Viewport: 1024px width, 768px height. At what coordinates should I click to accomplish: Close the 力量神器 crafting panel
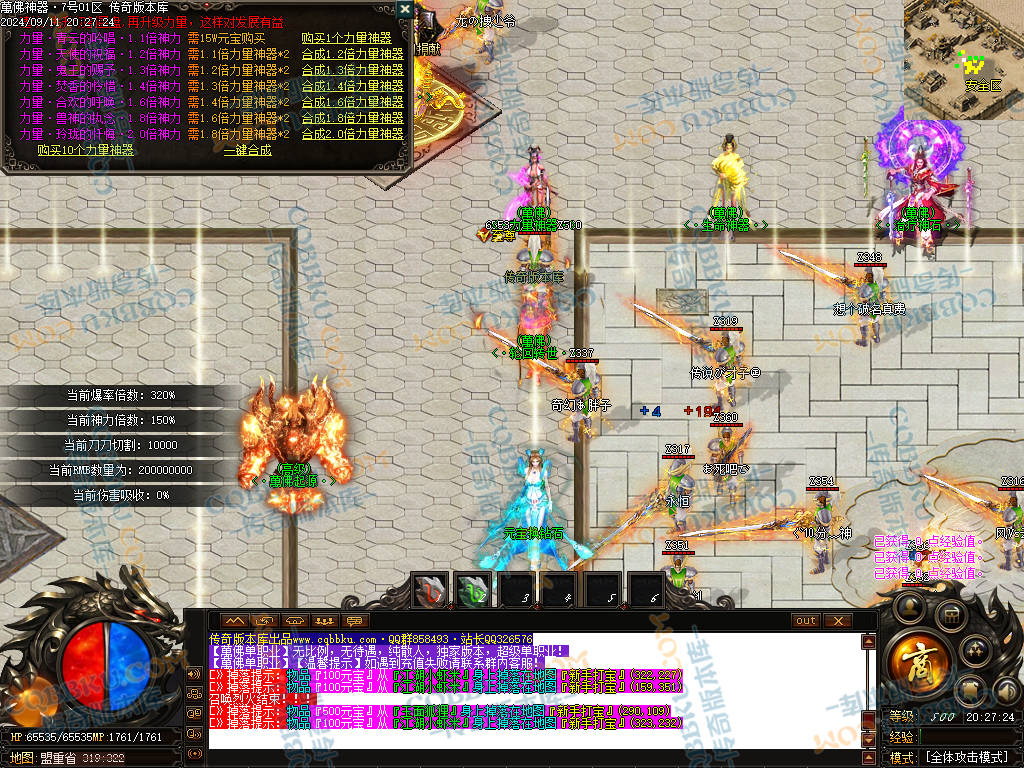[x=404, y=9]
